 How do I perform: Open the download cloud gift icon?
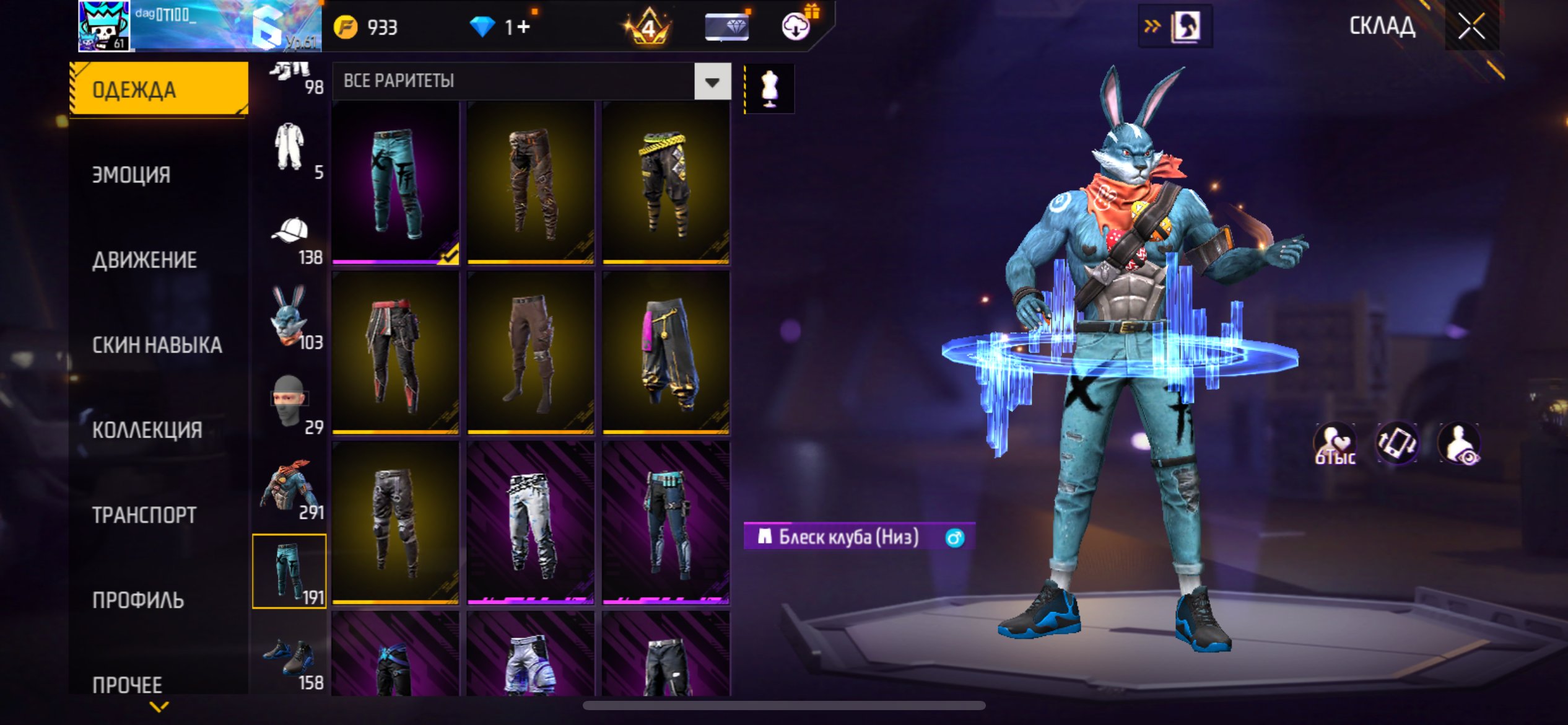click(796, 27)
